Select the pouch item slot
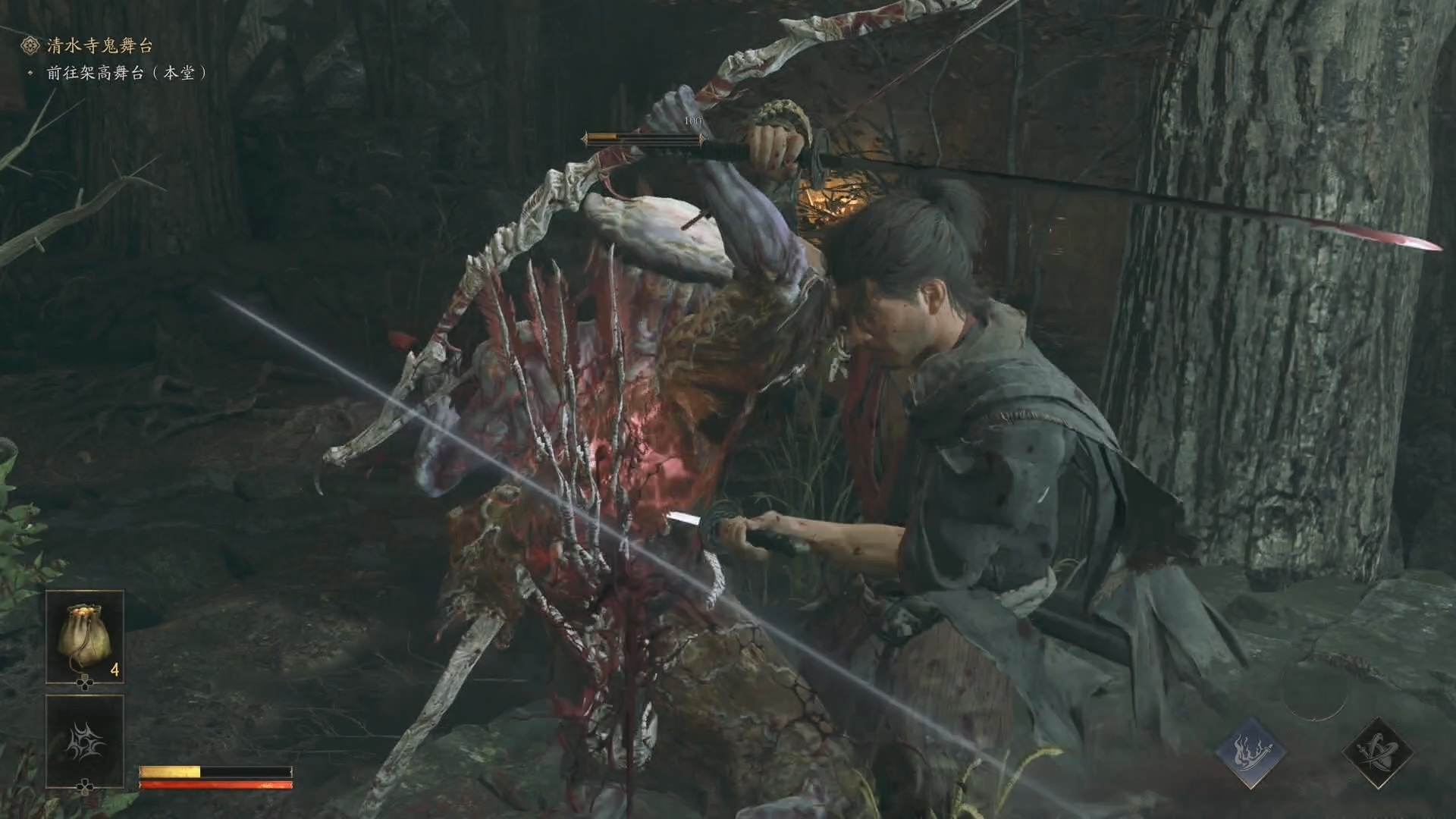 coord(84,637)
